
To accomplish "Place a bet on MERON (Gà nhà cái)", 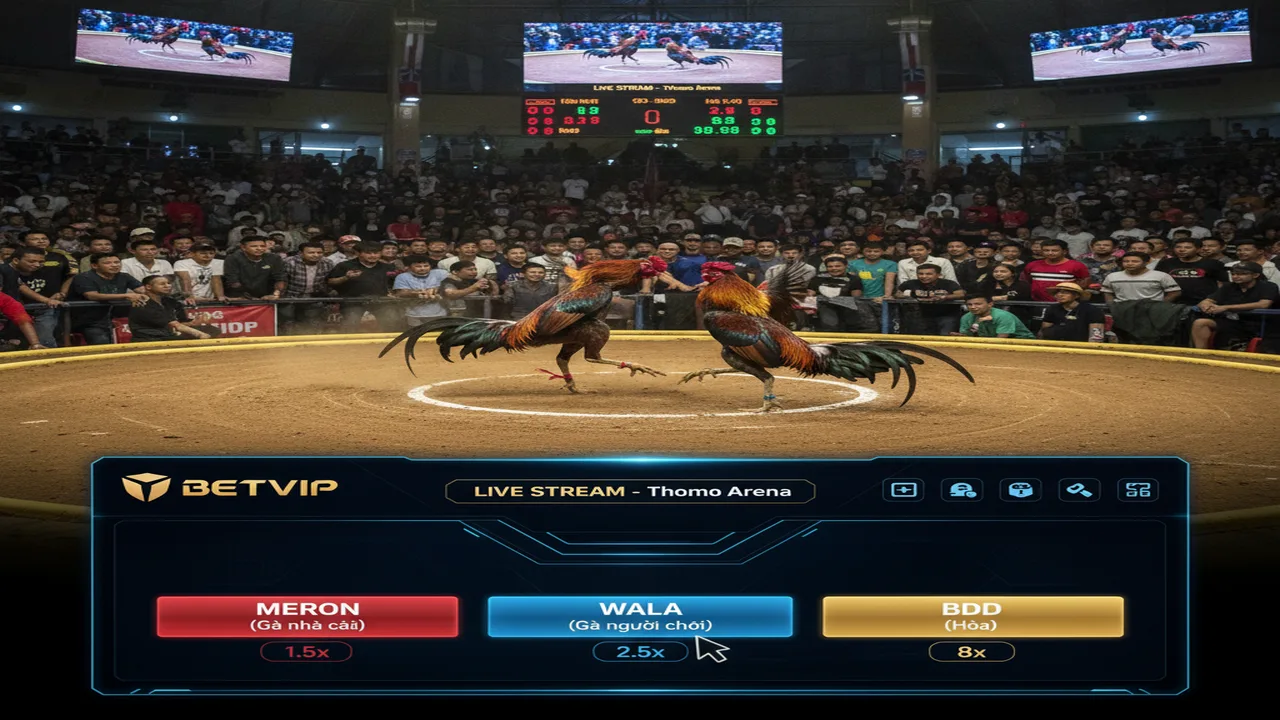I will tap(306, 616).
